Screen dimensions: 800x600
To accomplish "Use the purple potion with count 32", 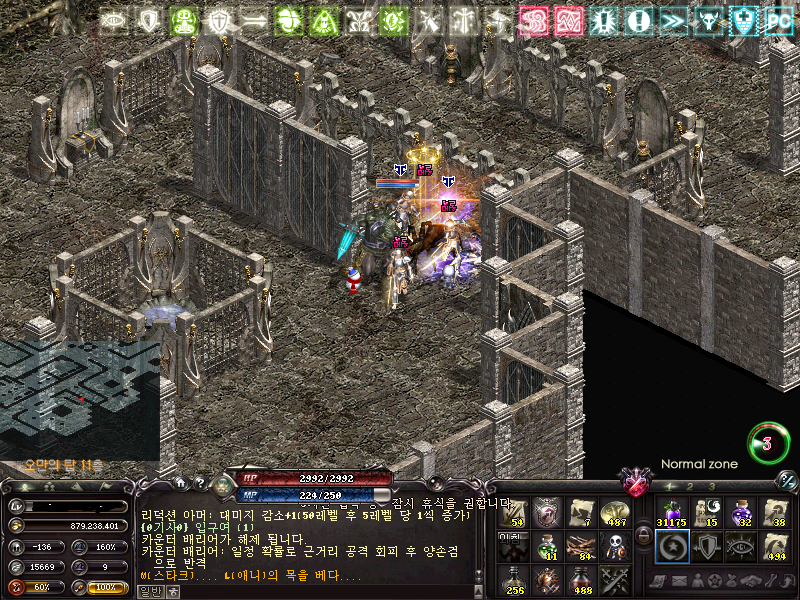I will tap(741, 513).
